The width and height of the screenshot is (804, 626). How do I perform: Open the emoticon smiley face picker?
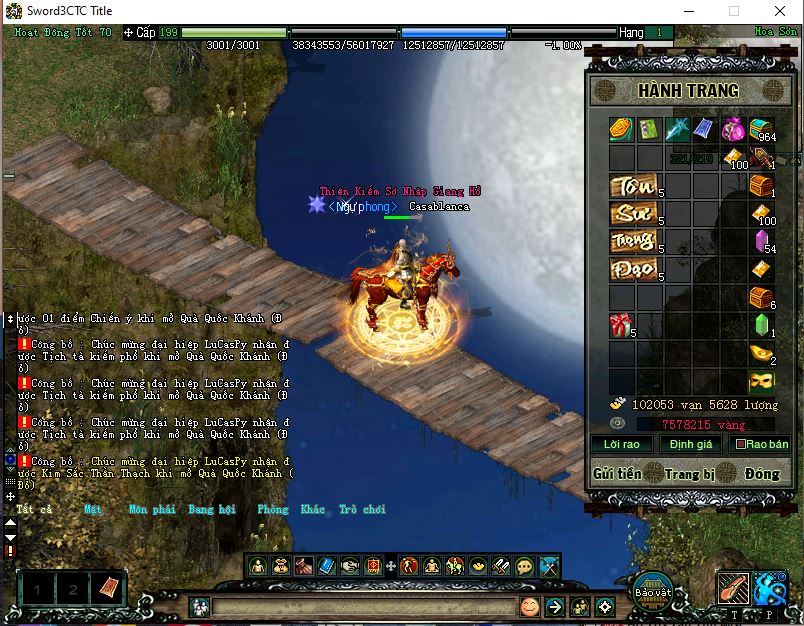coord(529,606)
